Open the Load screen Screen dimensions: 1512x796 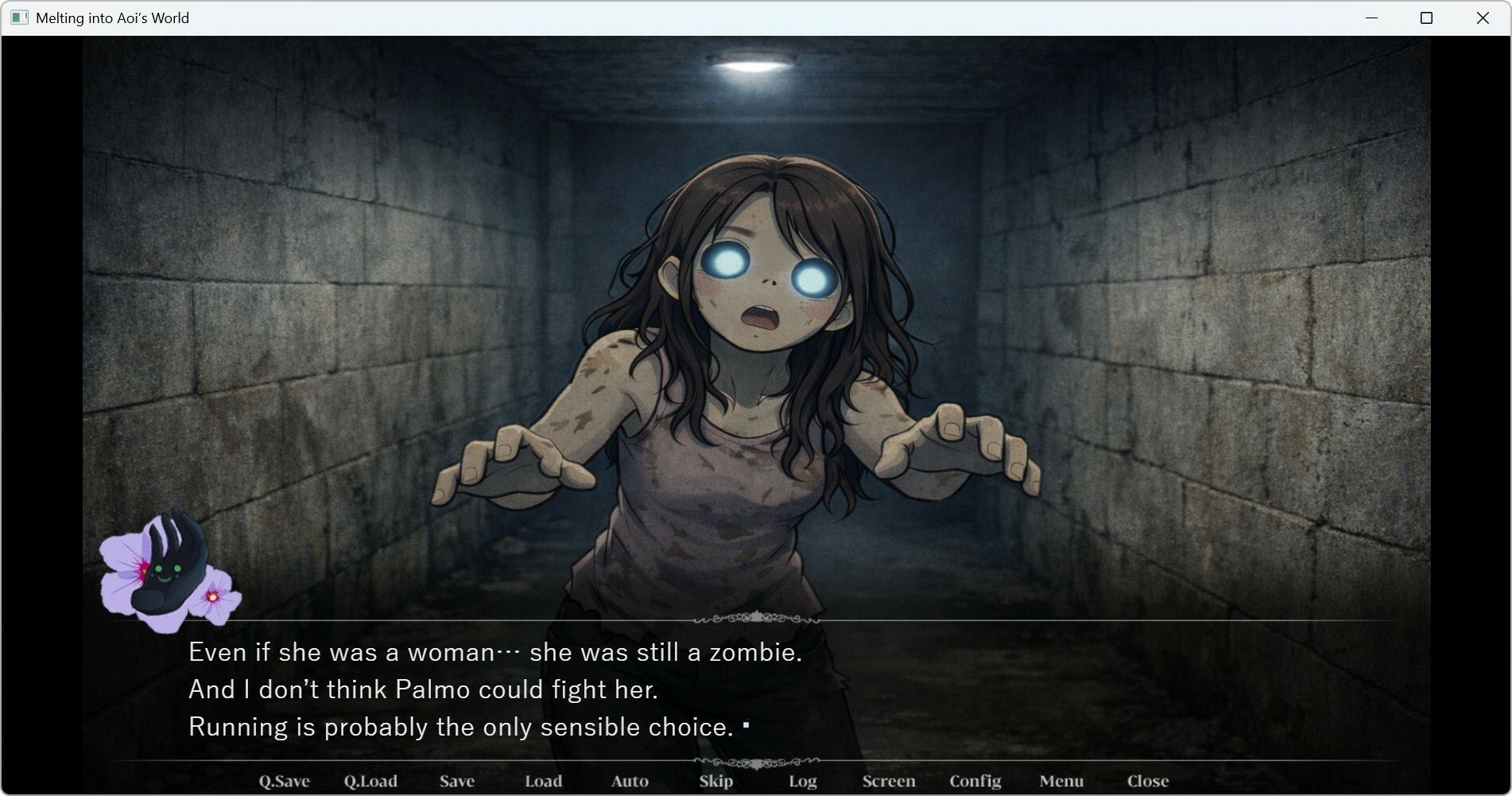click(544, 781)
